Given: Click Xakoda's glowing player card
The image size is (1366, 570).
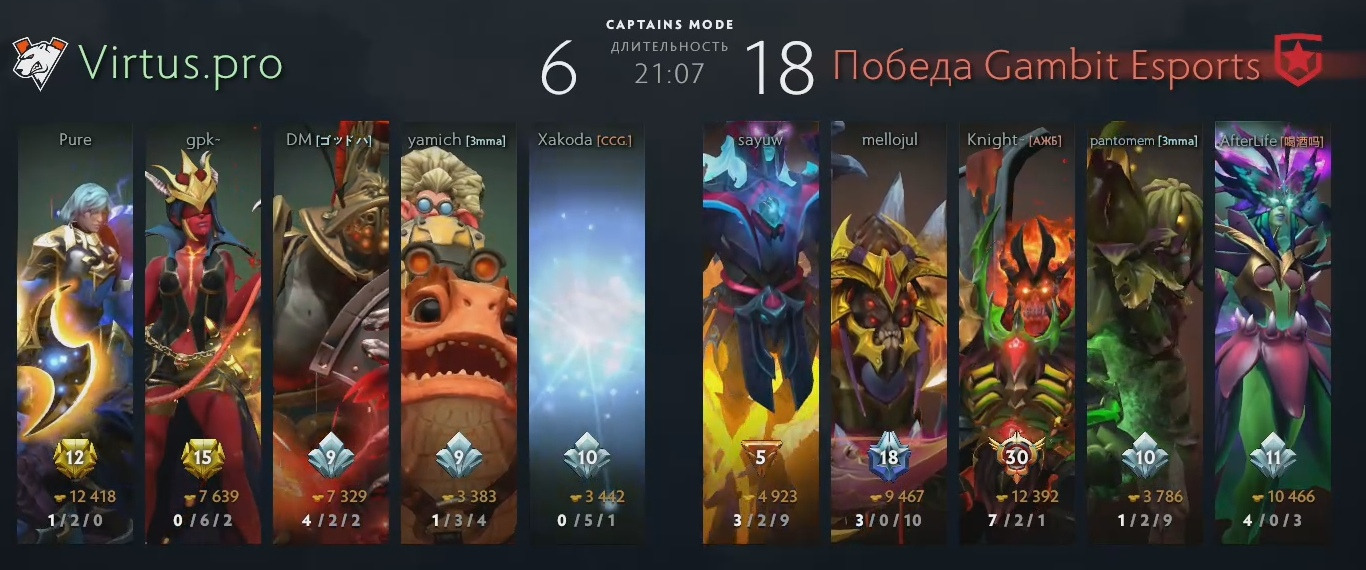Looking at the screenshot, I should [587, 330].
